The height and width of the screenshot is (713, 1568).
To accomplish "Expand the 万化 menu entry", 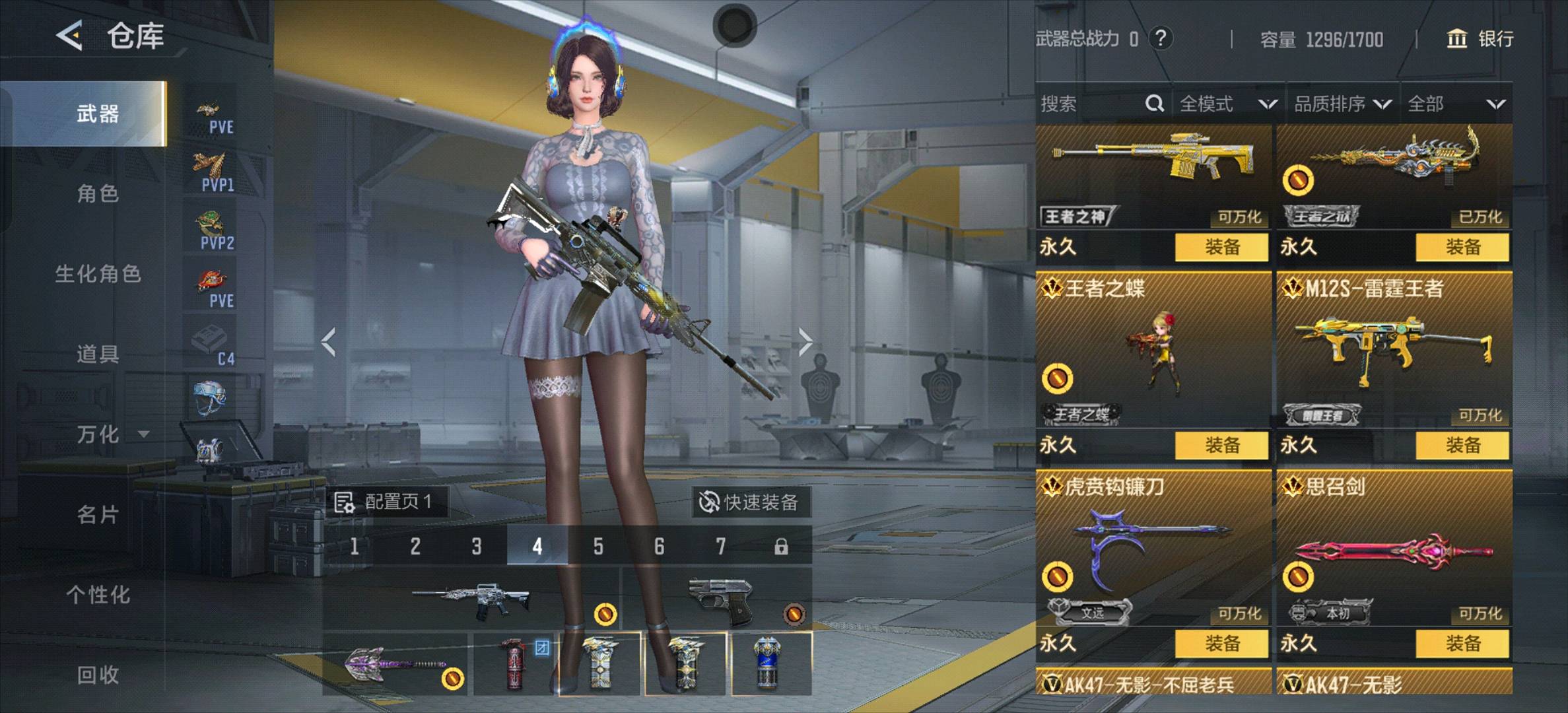I will [x=109, y=434].
